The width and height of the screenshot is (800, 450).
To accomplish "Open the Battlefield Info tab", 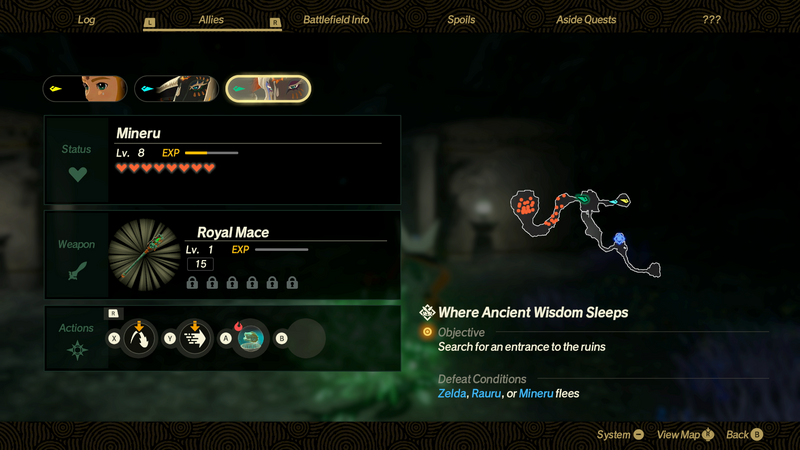I will click(x=336, y=20).
